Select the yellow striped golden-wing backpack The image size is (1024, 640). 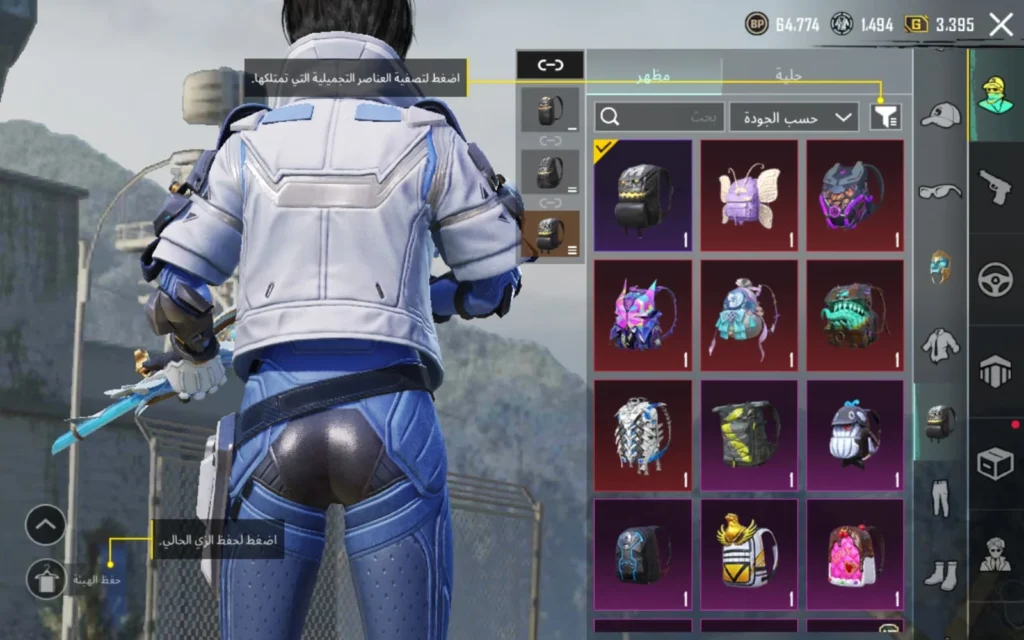point(749,555)
